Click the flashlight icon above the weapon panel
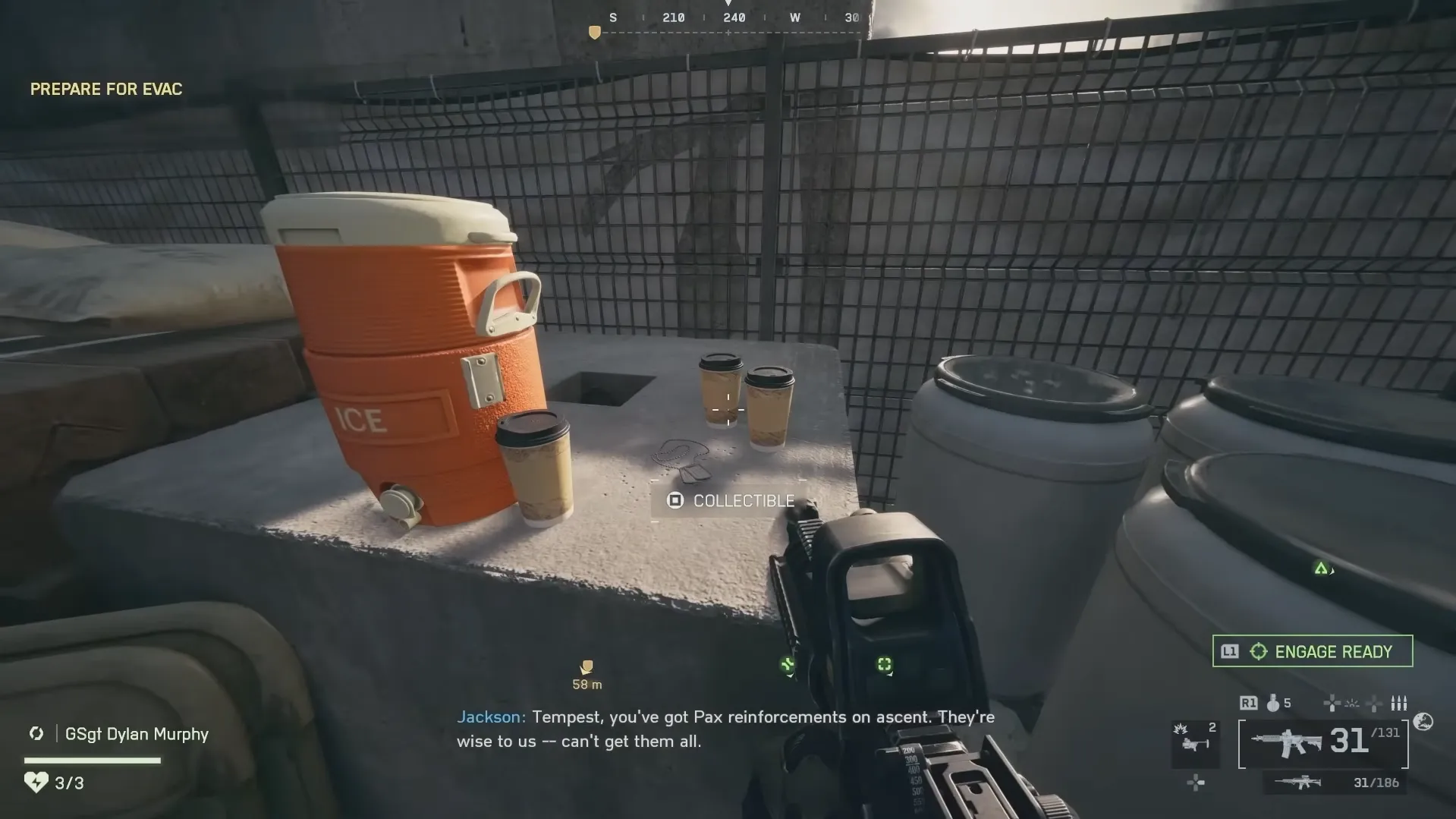Screen dimensions: 1456x819 point(1352,704)
